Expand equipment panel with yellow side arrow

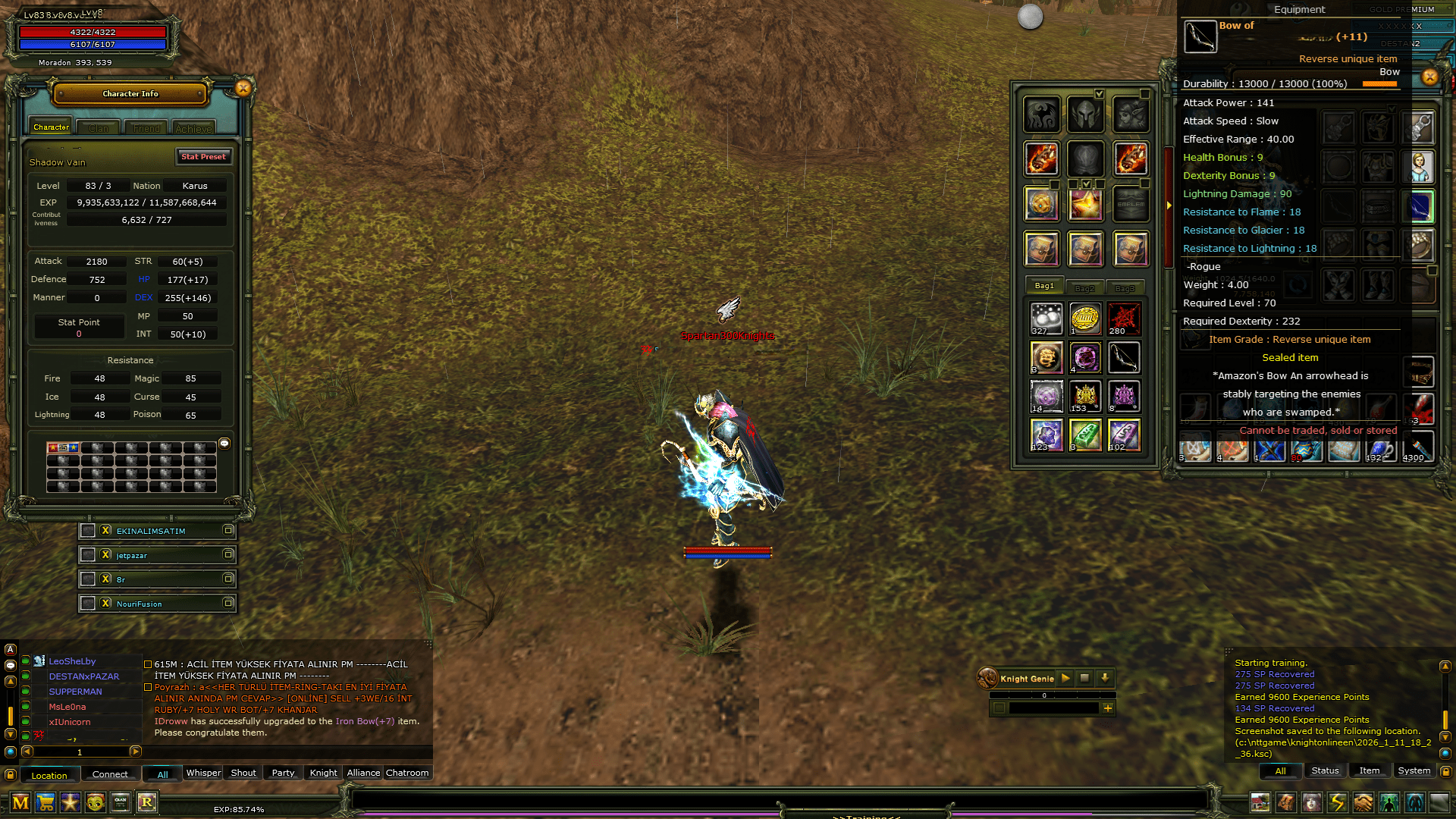tap(1170, 203)
